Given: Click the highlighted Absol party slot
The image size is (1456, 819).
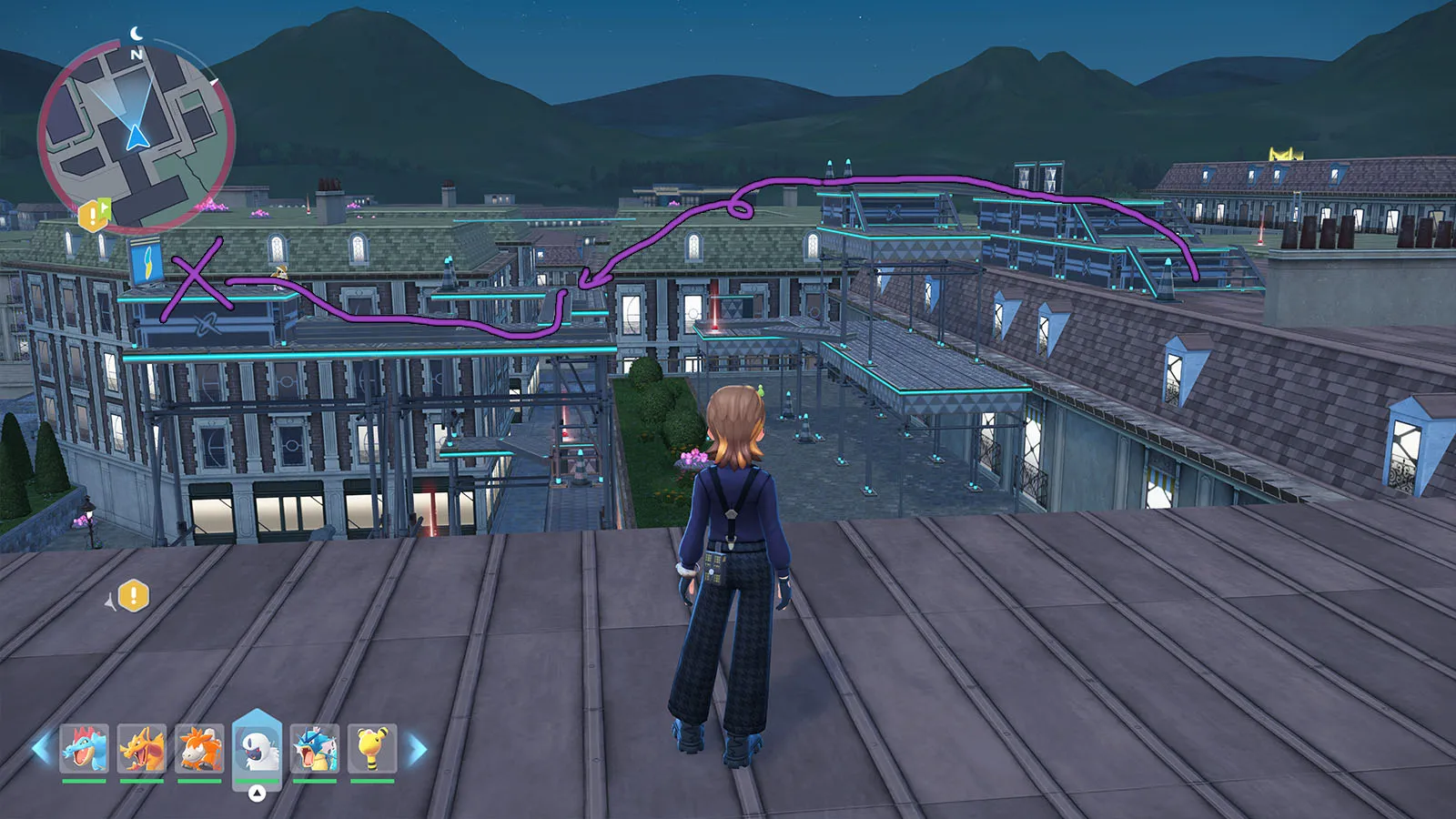Looking at the screenshot, I should click(257, 746).
